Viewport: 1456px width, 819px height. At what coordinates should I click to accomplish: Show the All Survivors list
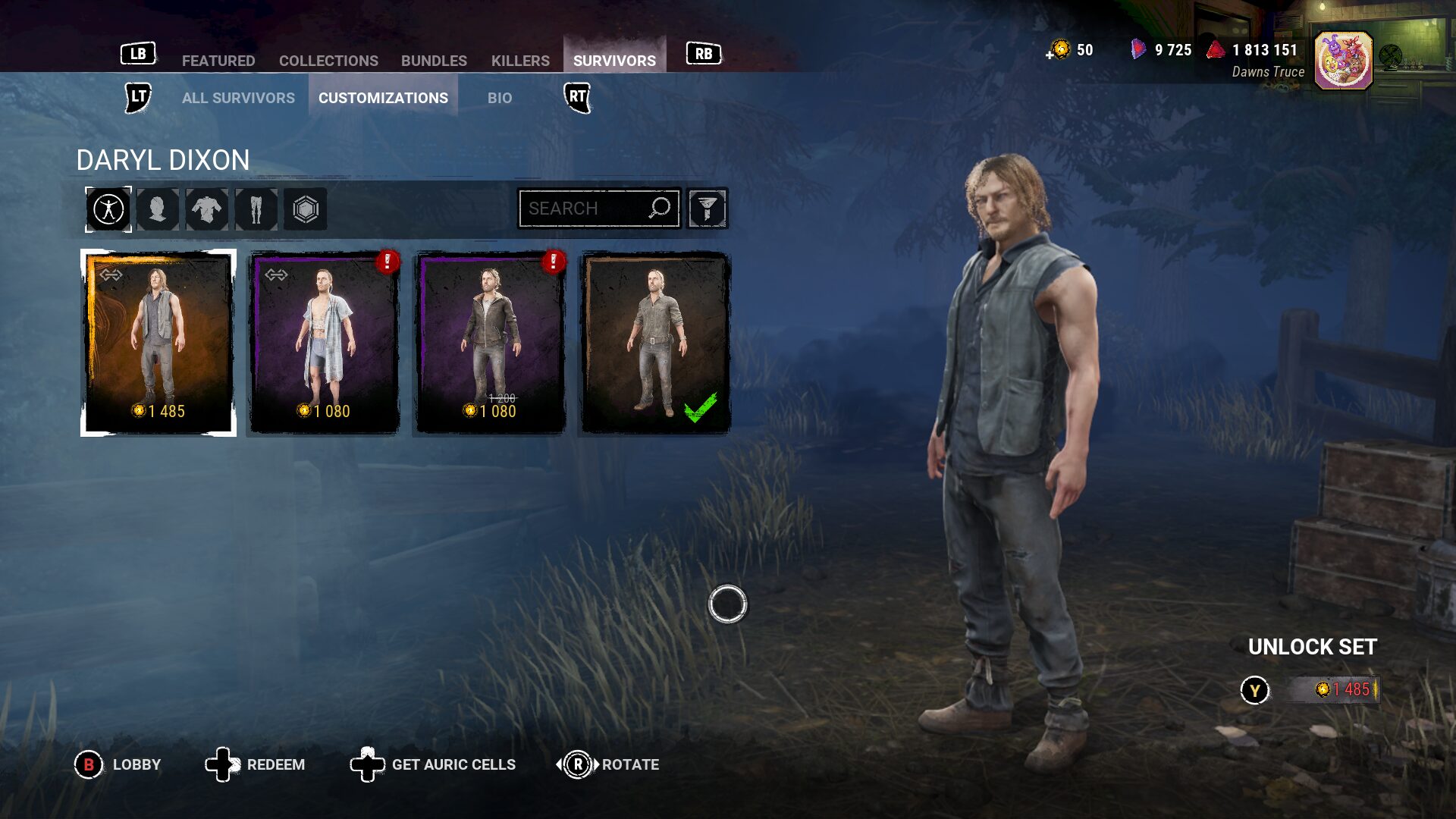tap(238, 98)
